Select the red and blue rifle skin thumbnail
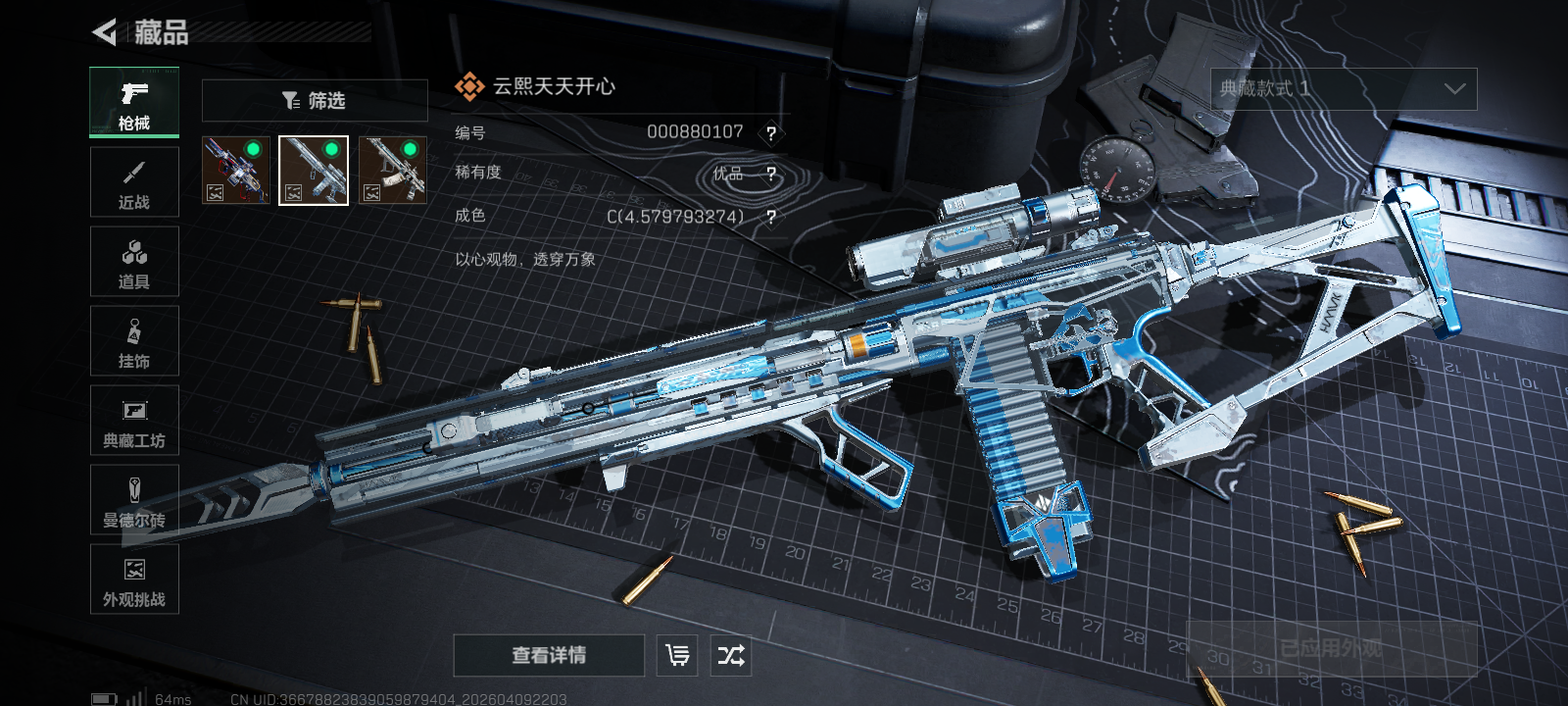This screenshot has width=1568, height=706. pyautogui.click(x=235, y=171)
